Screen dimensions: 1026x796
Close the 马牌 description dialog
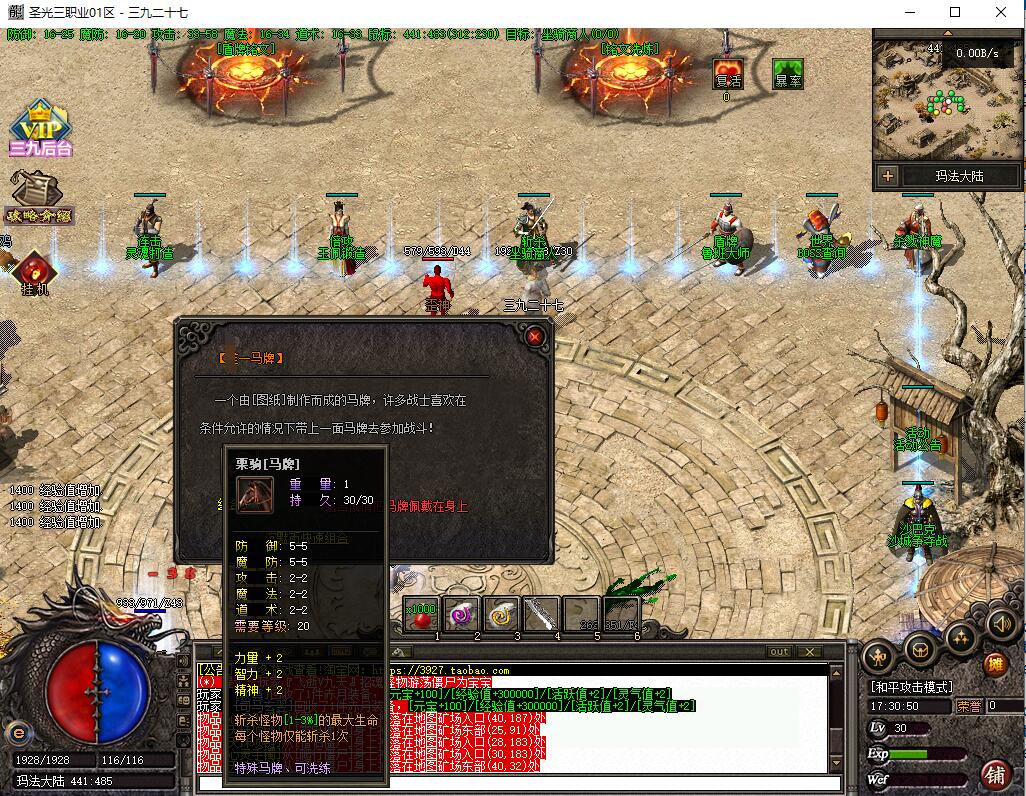click(535, 337)
